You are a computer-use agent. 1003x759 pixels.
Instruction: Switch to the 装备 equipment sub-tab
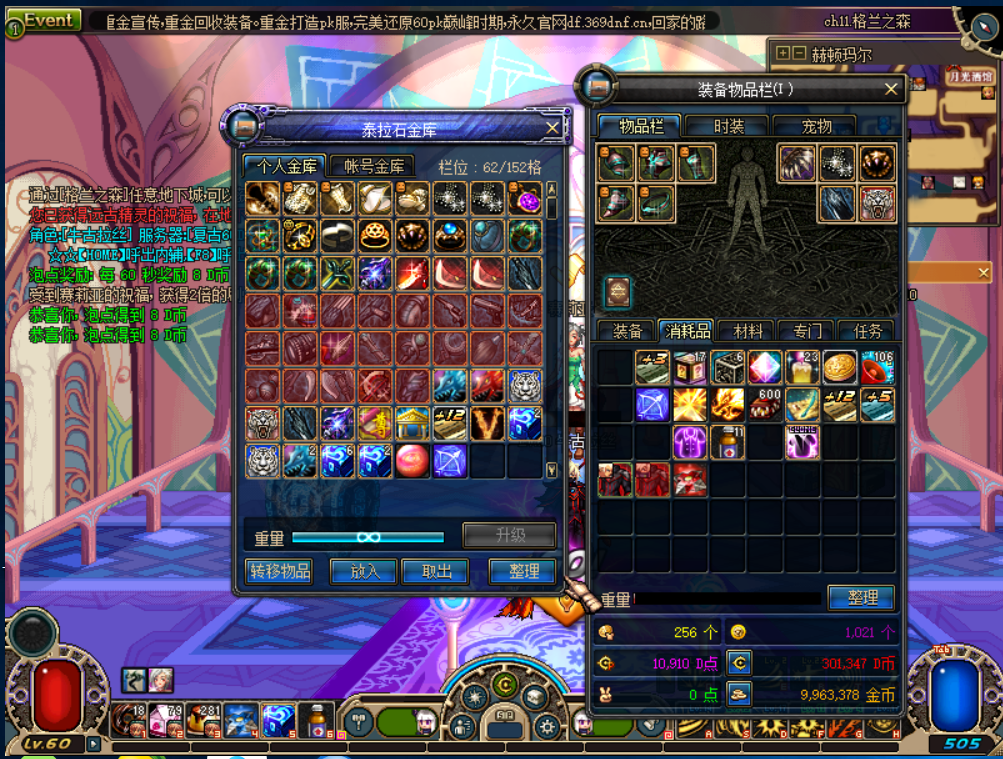coord(627,331)
